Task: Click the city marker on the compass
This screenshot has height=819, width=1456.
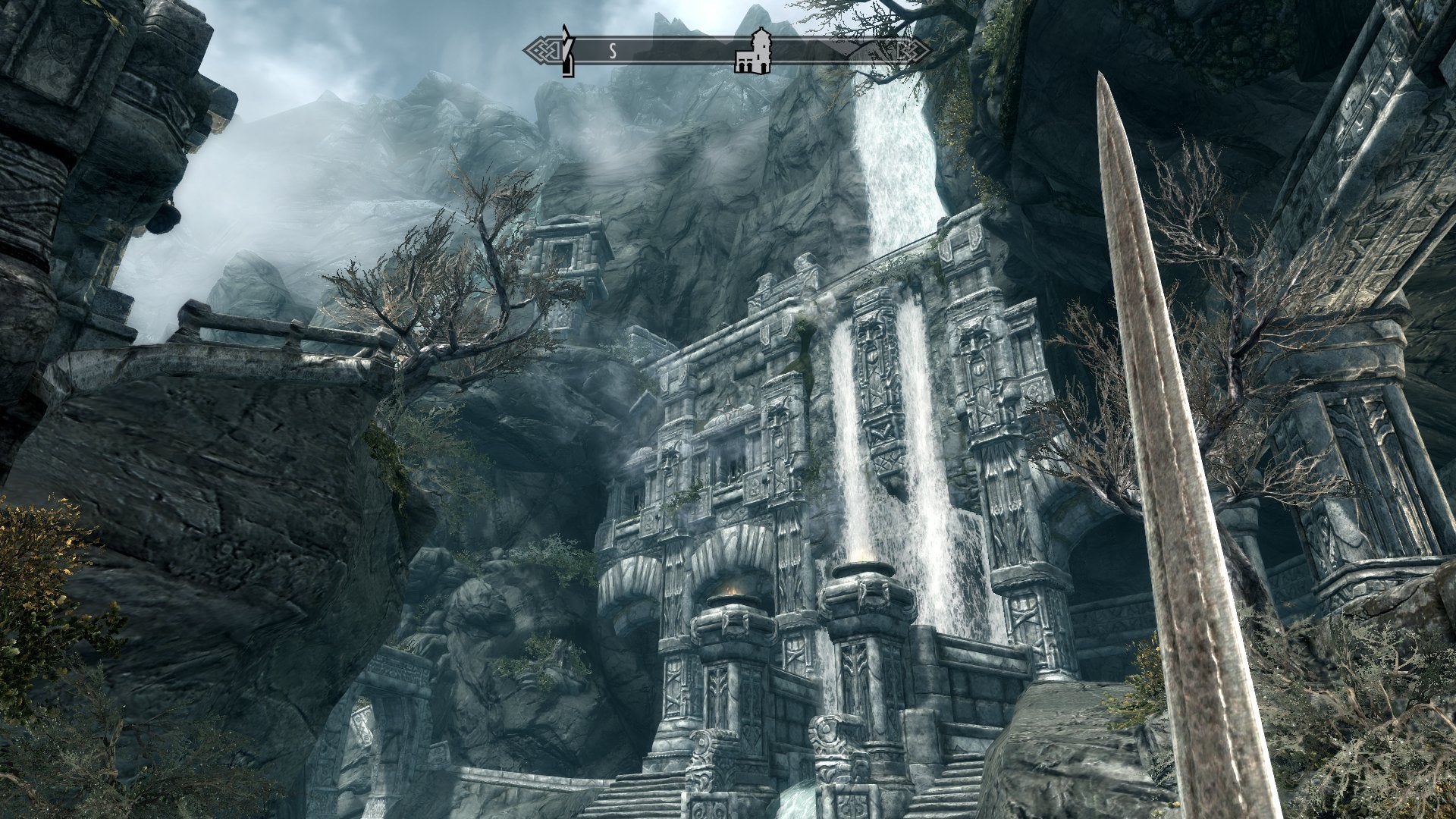Action: click(752, 52)
